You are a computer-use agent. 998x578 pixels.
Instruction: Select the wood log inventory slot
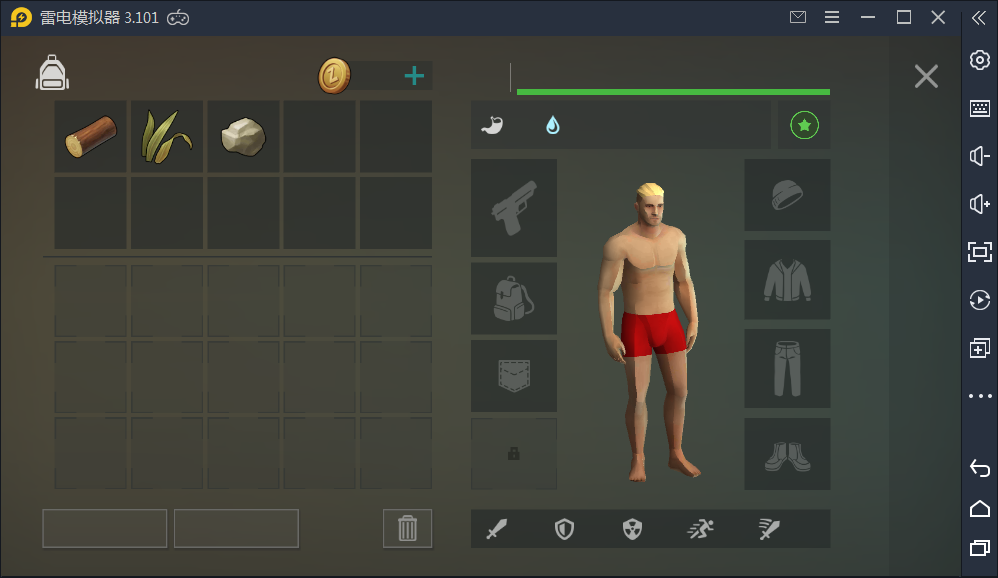[x=91, y=137]
